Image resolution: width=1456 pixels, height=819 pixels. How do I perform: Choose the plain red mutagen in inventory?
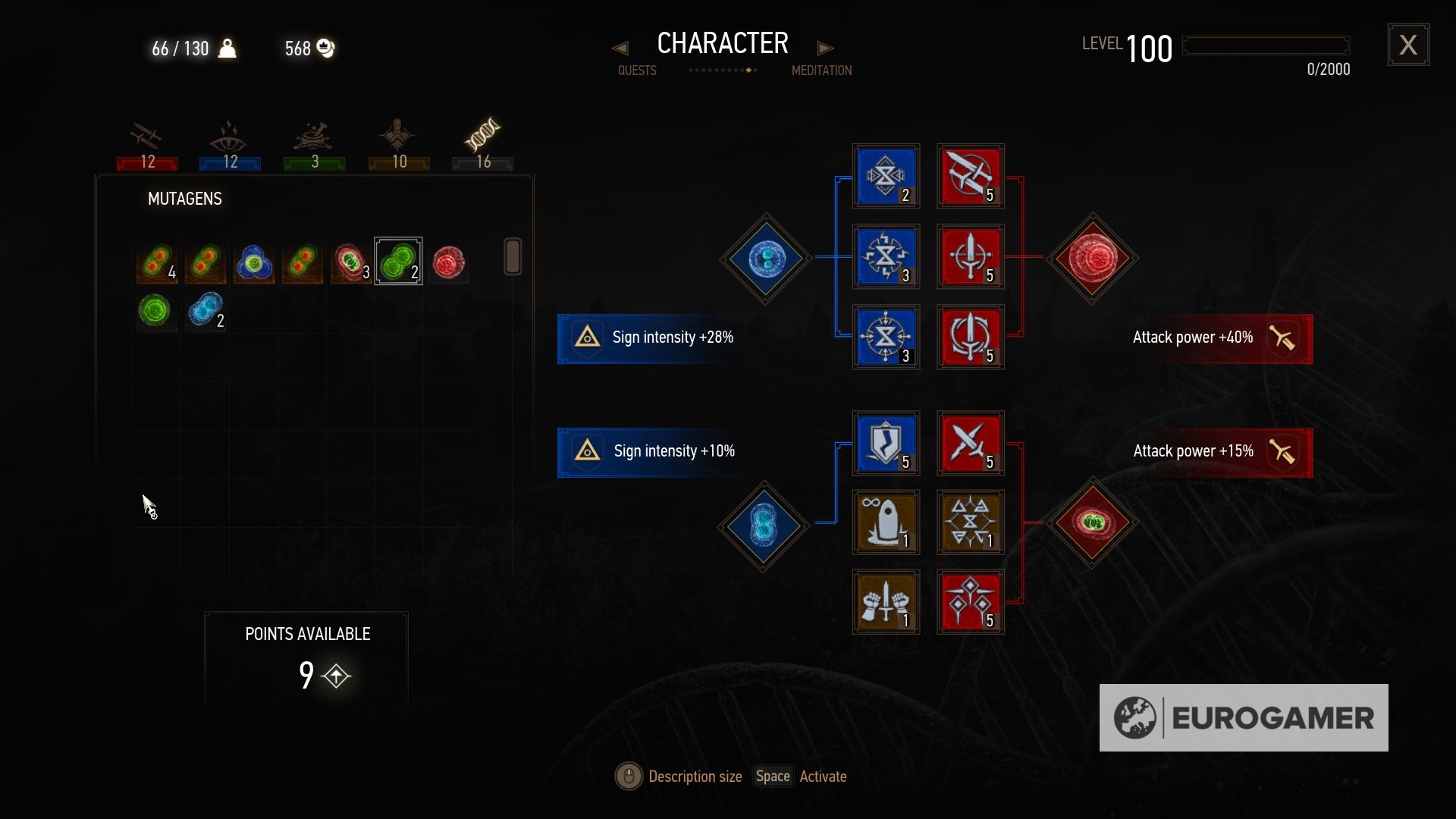tap(448, 263)
